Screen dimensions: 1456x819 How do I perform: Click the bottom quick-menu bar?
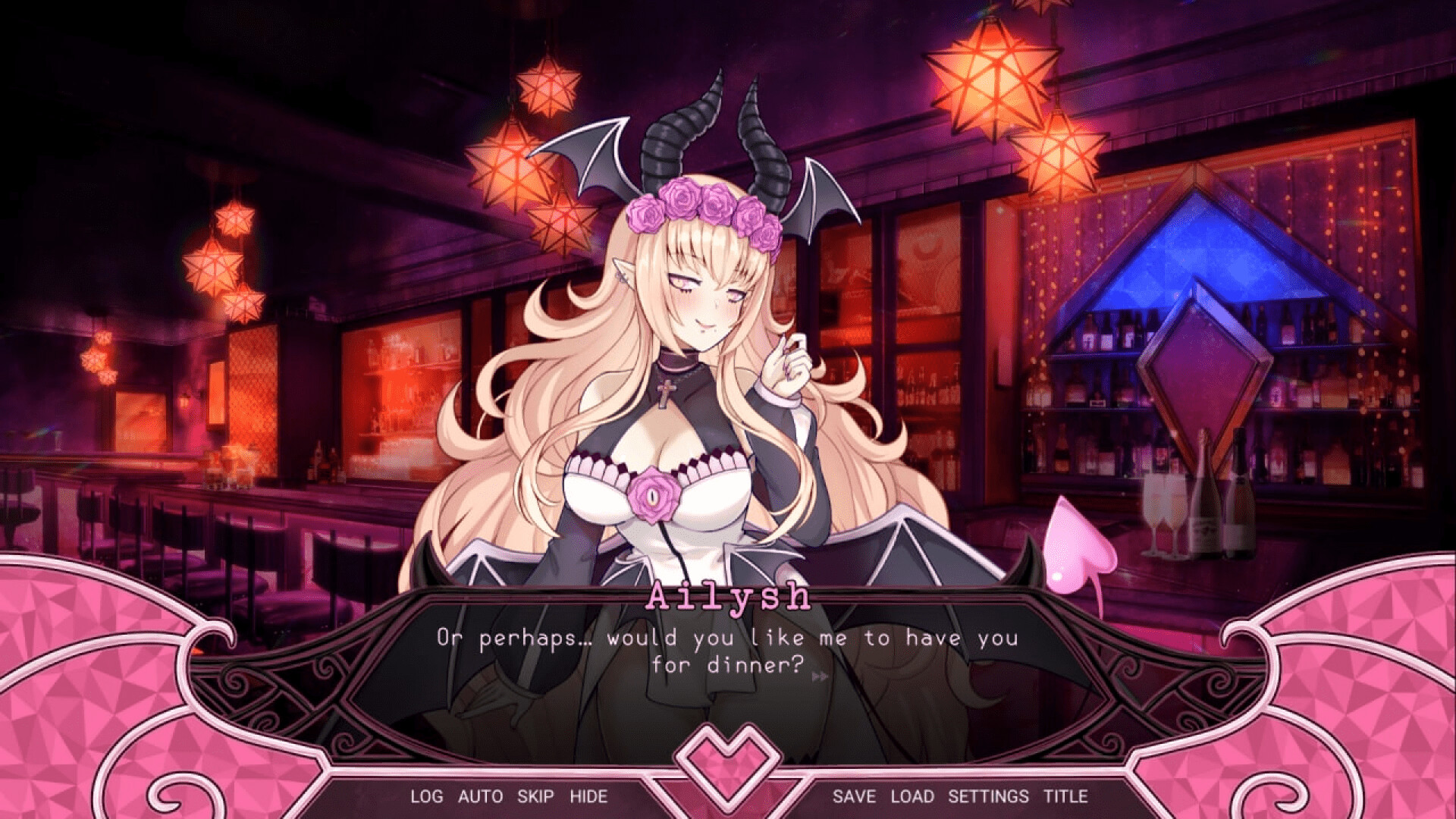pos(727,796)
